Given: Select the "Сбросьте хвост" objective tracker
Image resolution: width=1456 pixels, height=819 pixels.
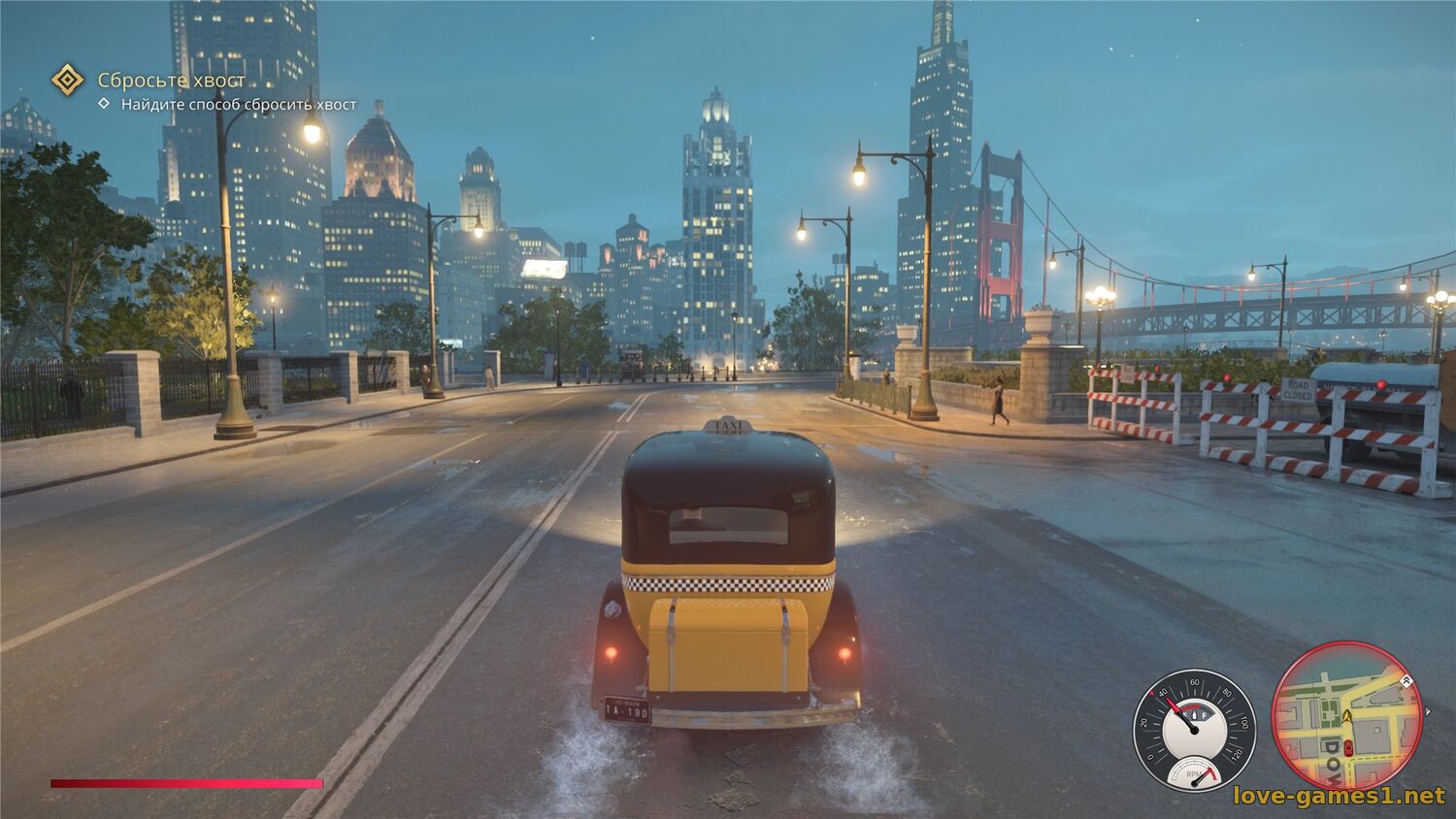Looking at the screenshot, I should (x=171, y=80).
